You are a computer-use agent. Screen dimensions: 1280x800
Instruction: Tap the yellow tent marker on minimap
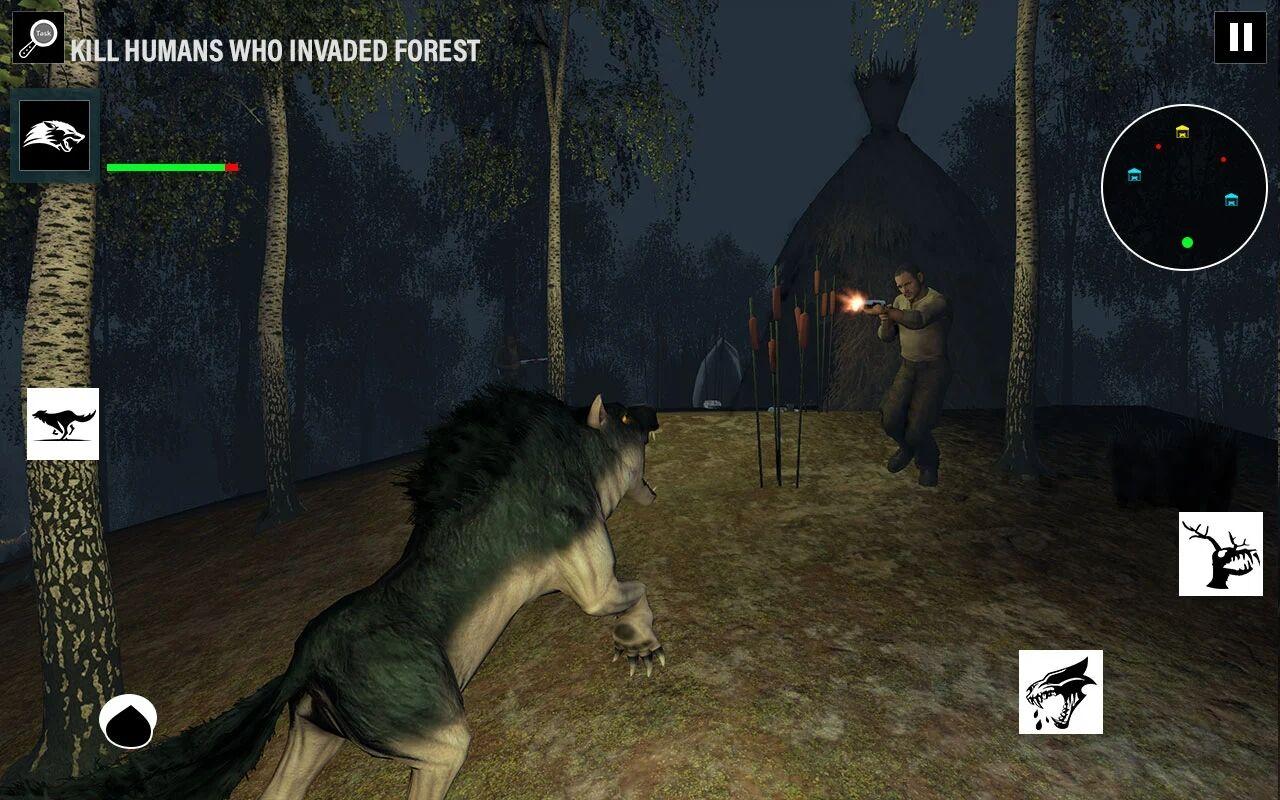click(1181, 130)
